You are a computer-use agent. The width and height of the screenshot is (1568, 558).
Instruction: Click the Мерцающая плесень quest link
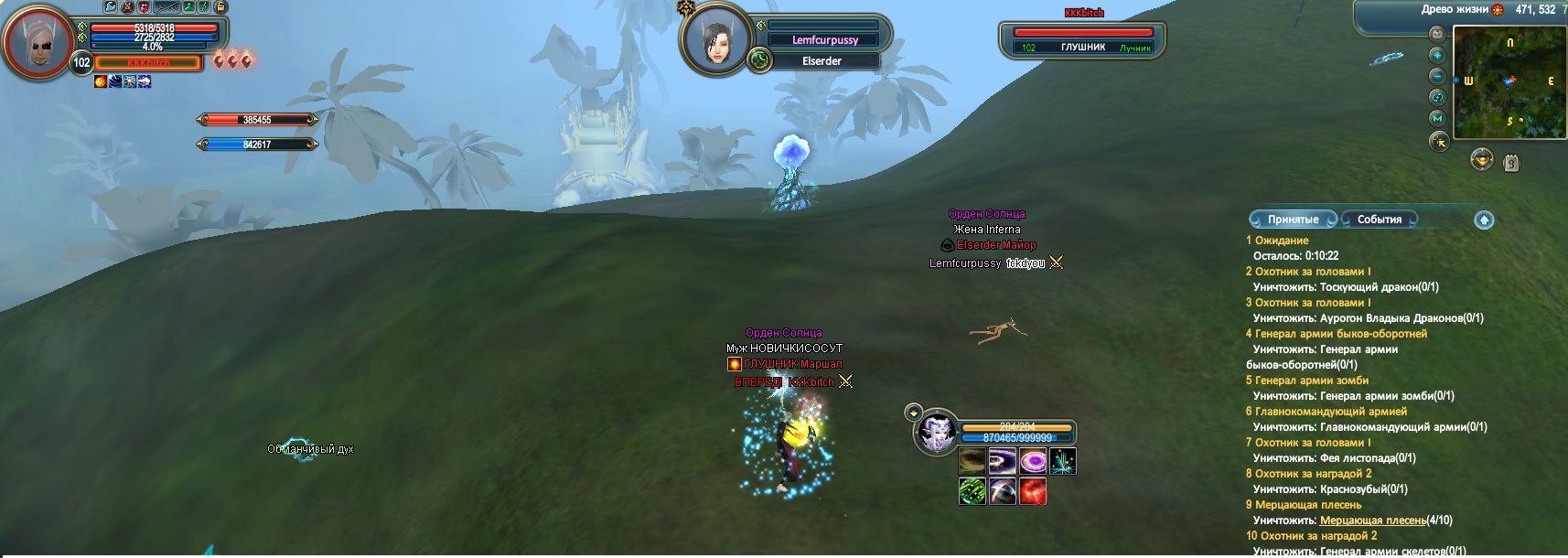click(1372, 520)
